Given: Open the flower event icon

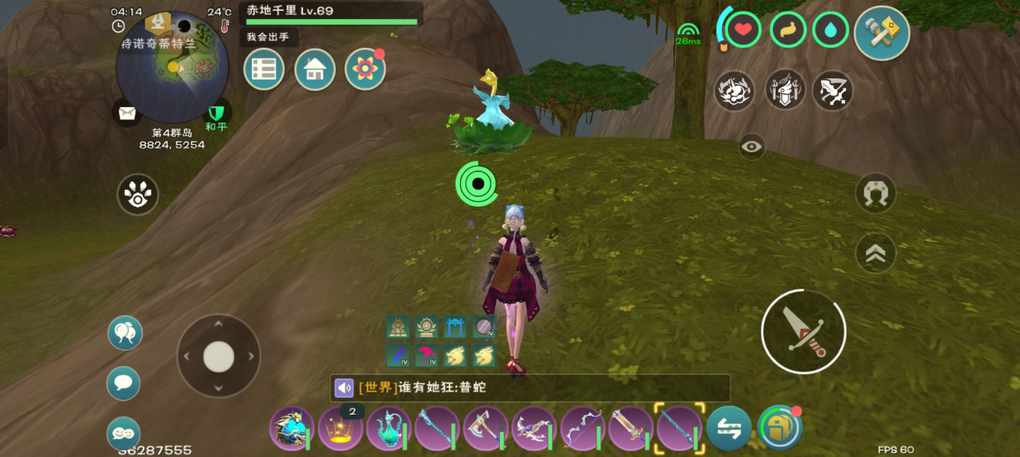Looking at the screenshot, I should click(365, 69).
